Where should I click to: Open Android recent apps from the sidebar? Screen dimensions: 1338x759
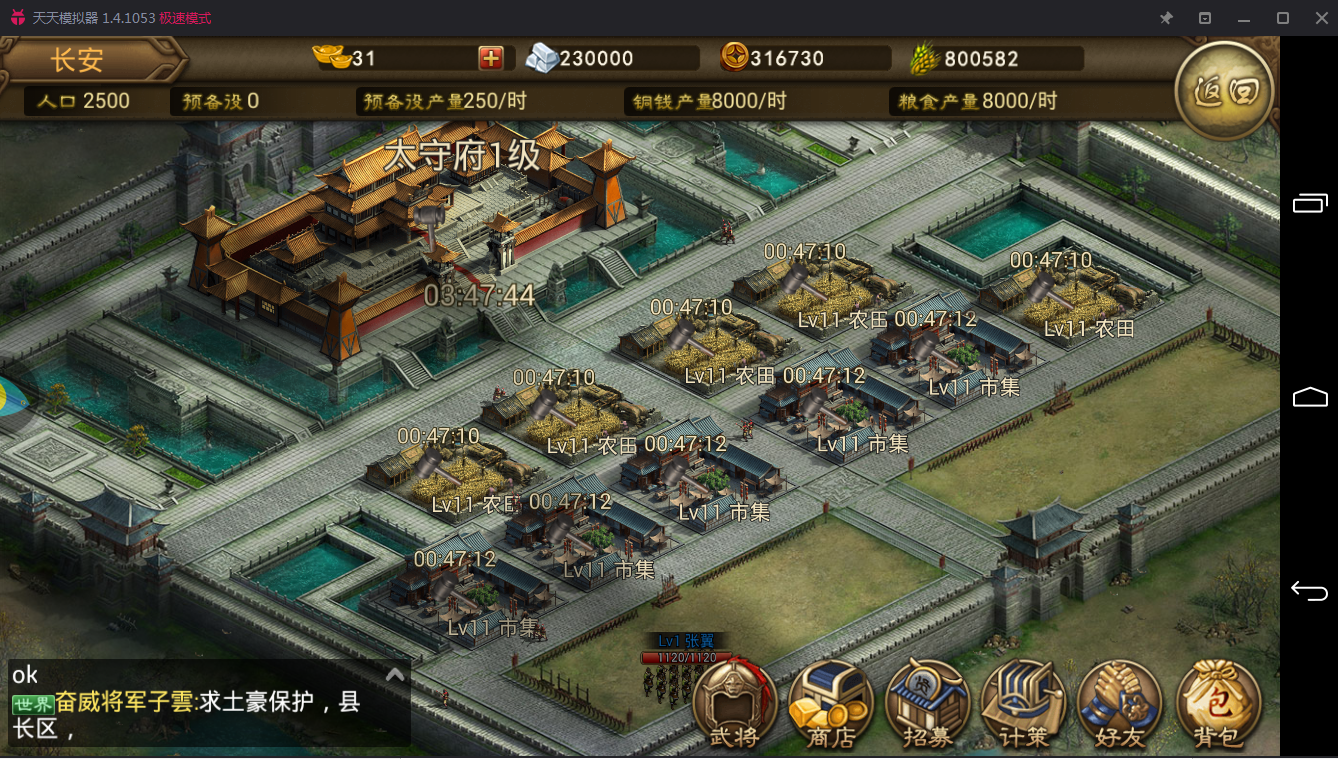(1309, 203)
